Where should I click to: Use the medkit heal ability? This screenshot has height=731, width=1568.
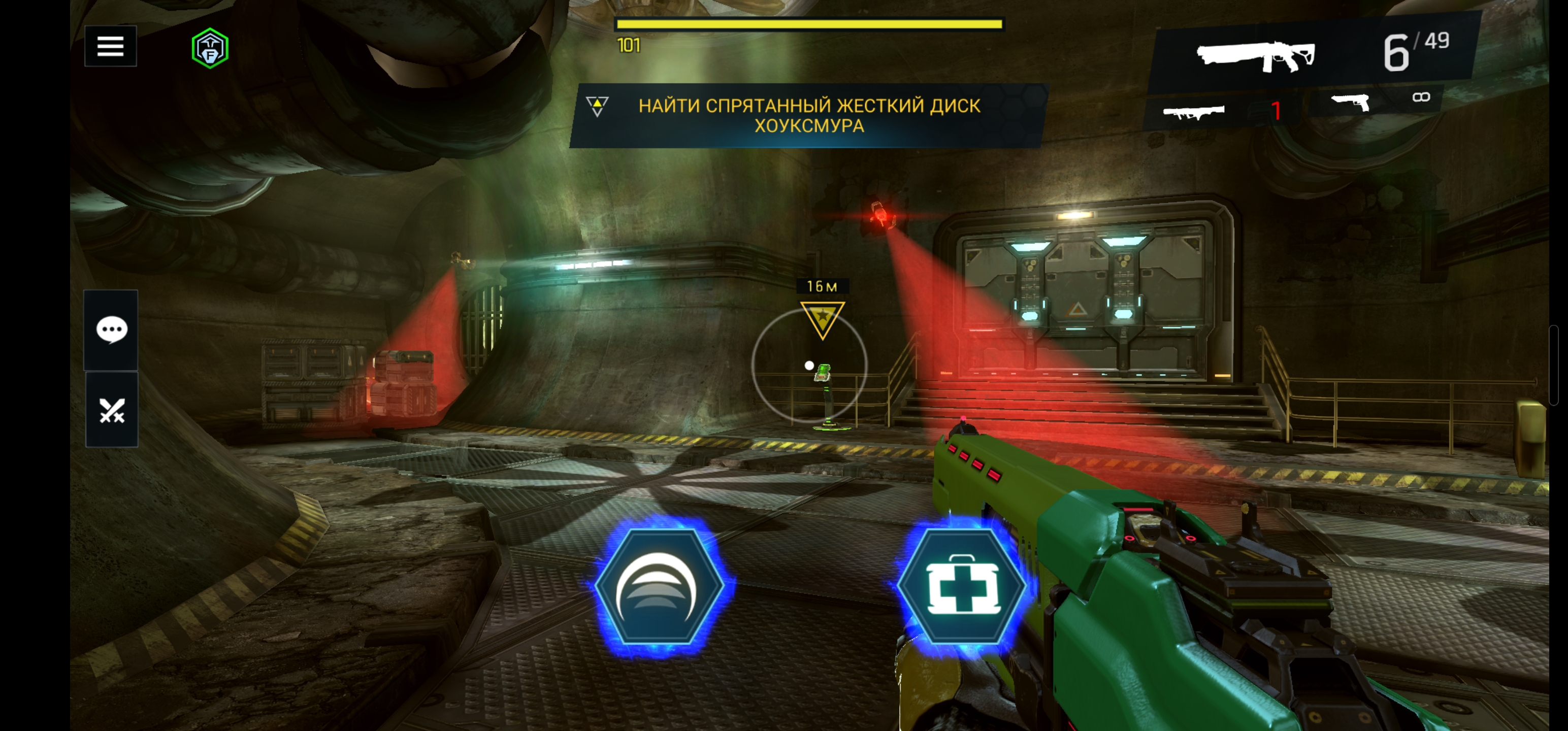(961, 585)
